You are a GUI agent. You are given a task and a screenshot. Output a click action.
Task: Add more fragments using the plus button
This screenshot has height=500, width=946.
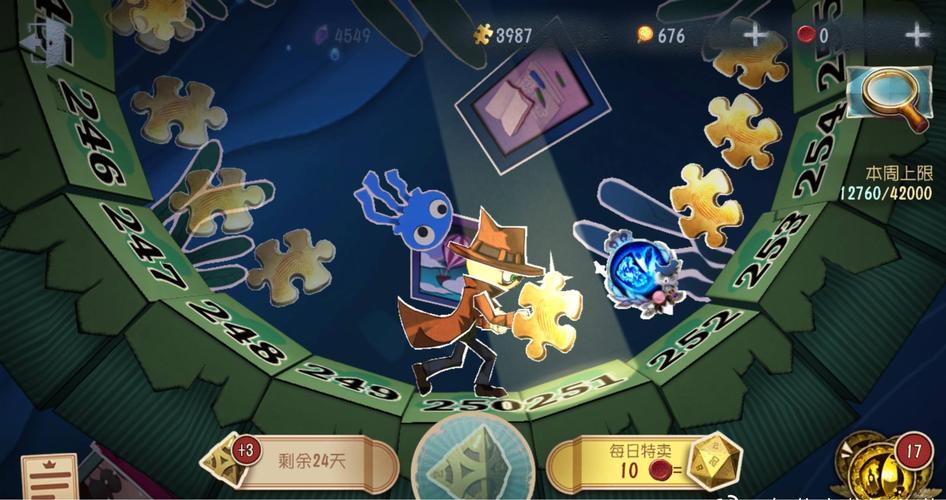coord(754,36)
